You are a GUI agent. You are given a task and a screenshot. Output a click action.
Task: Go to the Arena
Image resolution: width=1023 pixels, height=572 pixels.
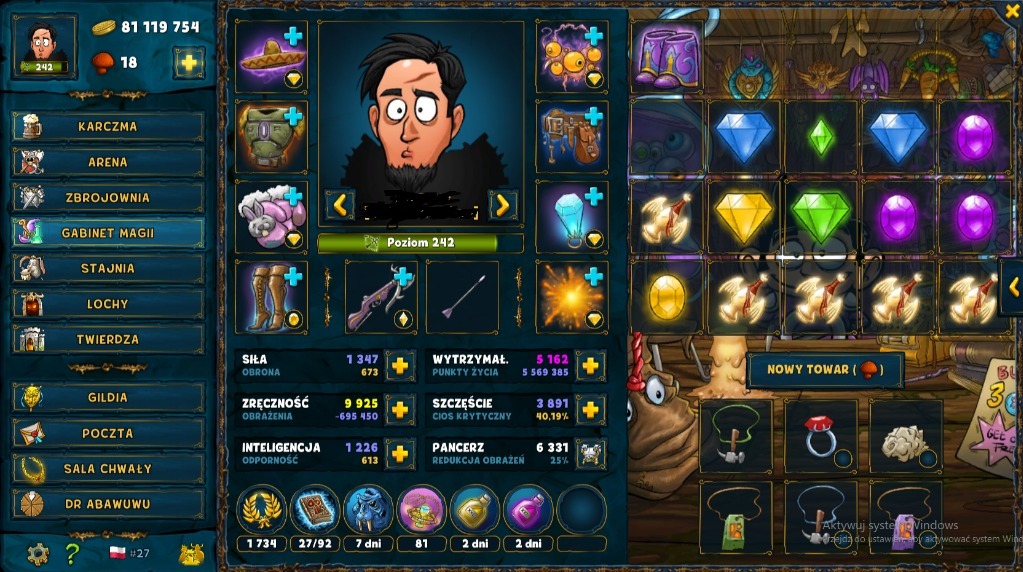pyautogui.click(x=108, y=162)
